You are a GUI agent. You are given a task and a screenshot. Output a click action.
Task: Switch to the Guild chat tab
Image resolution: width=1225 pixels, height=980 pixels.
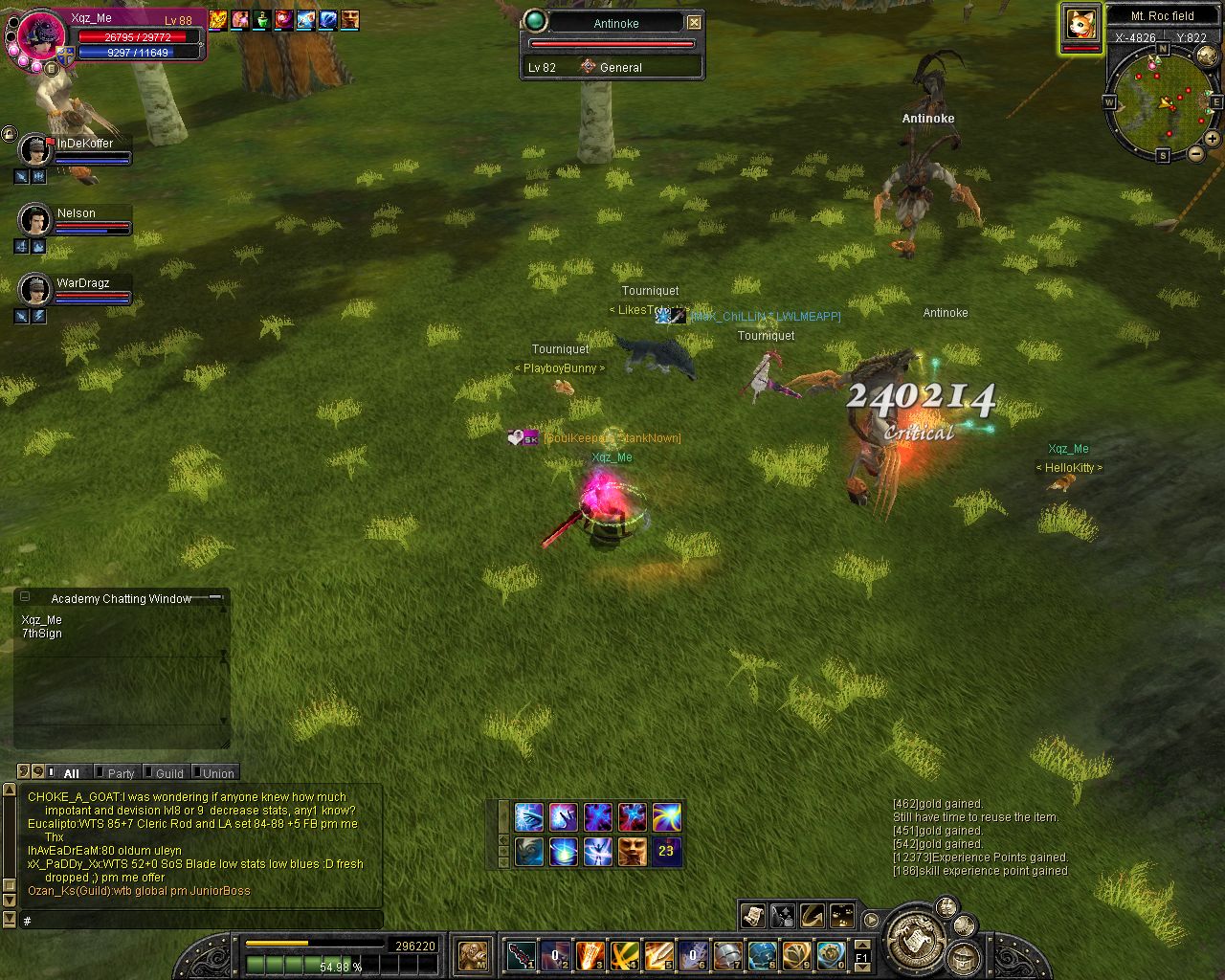coord(169,773)
